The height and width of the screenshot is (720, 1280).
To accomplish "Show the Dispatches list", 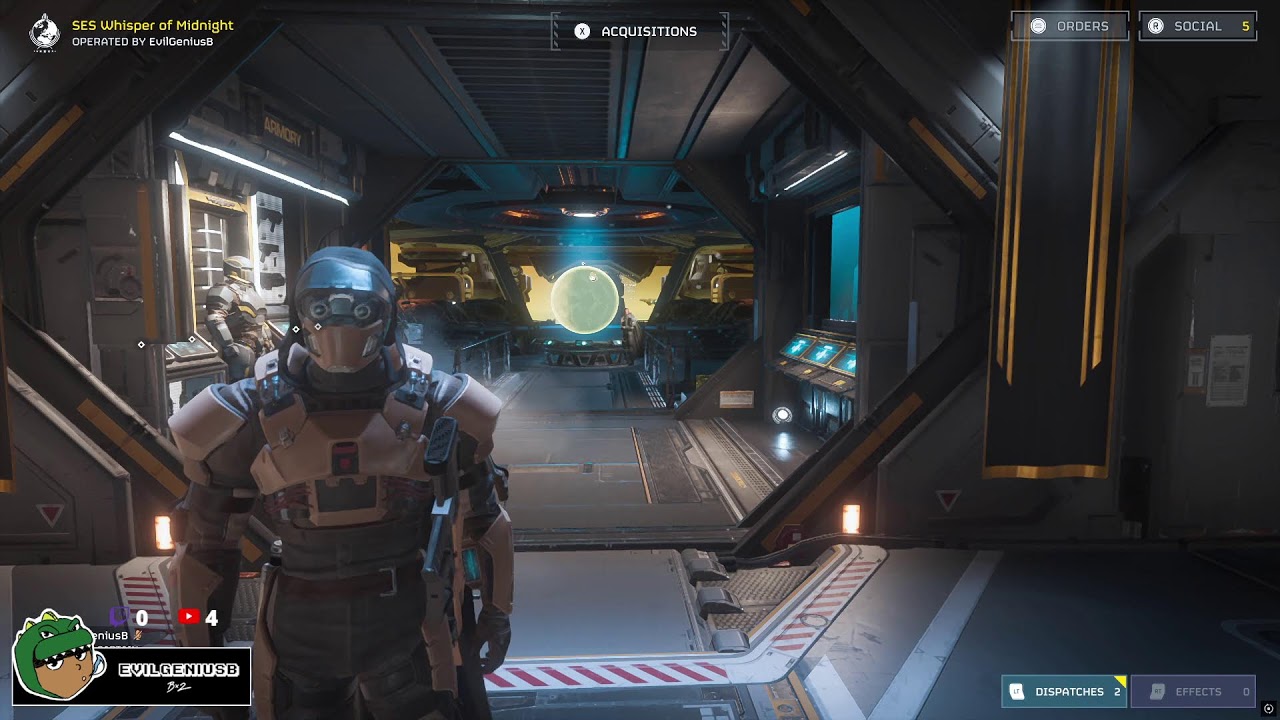I will pyautogui.click(x=1063, y=691).
